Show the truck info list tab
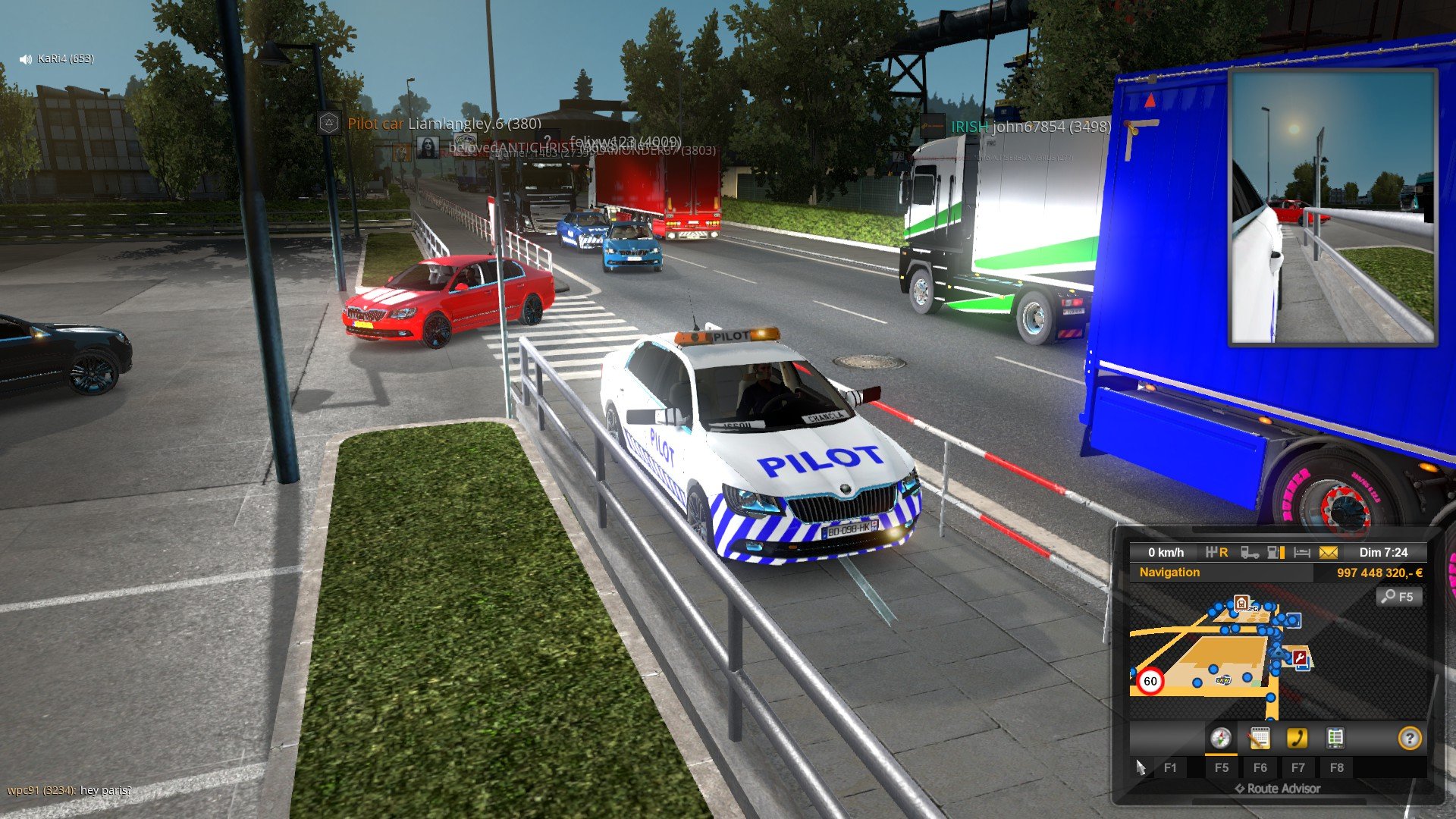Image resolution: width=1456 pixels, height=819 pixels. (x=1335, y=738)
